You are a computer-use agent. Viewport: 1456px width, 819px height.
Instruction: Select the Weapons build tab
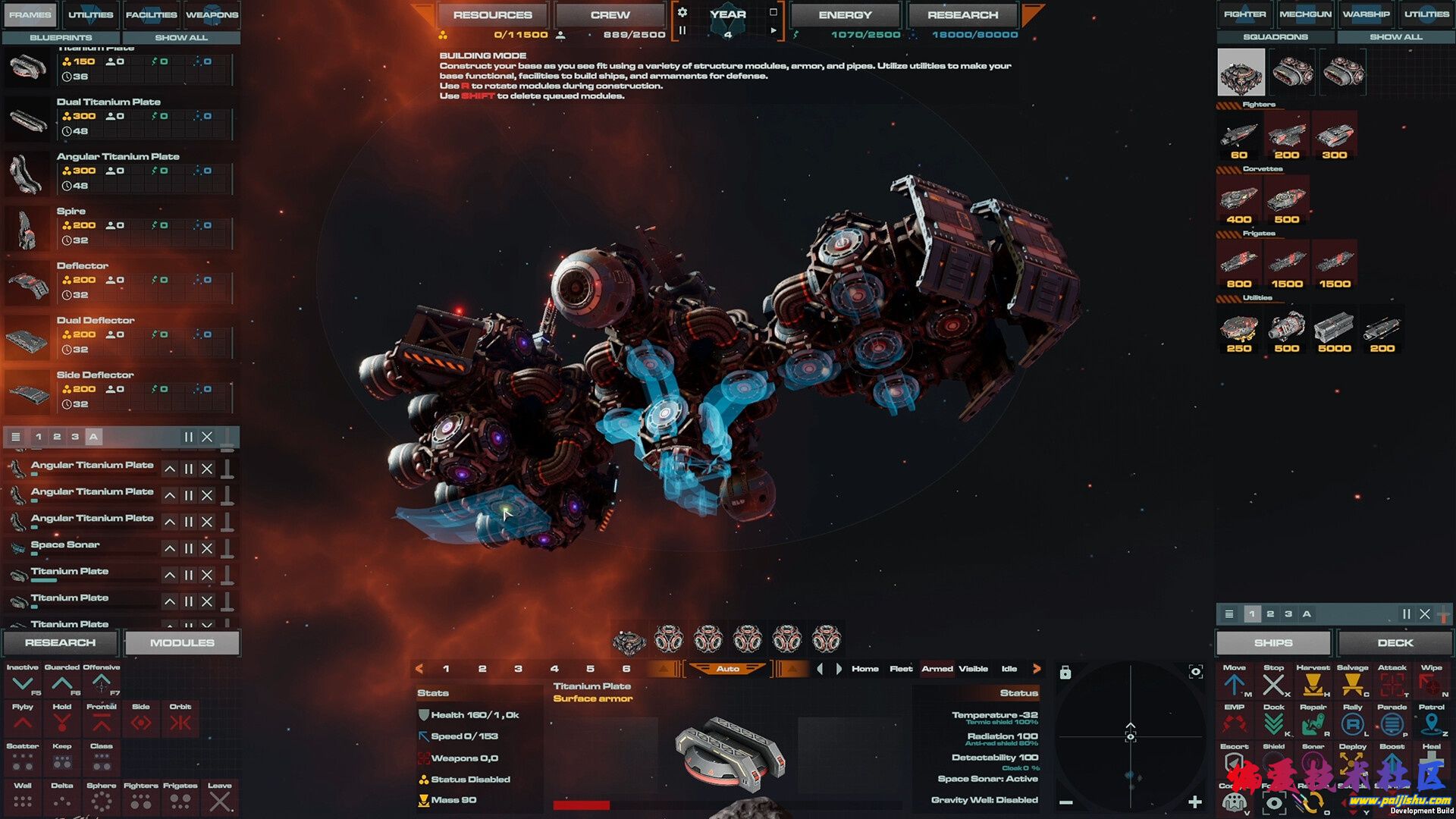[212, 14]
